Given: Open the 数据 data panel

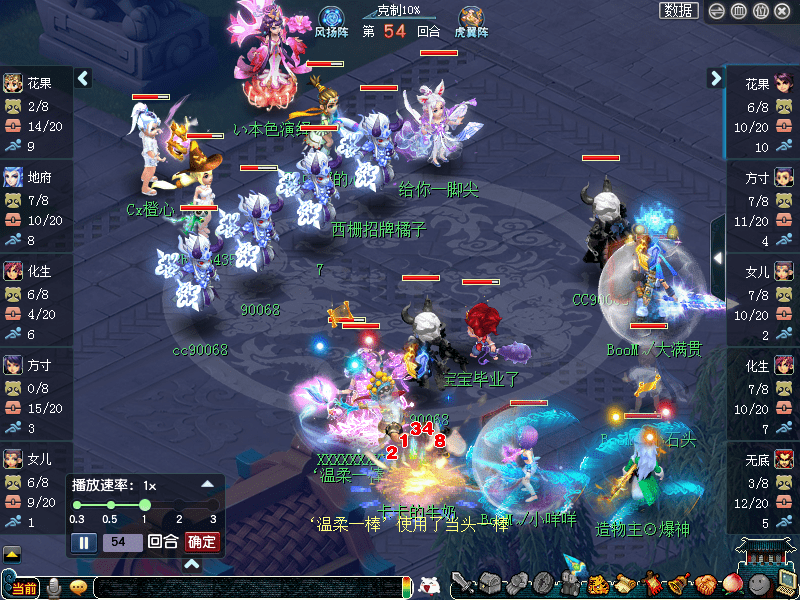Looking at the screenshot, I should 679,11.
